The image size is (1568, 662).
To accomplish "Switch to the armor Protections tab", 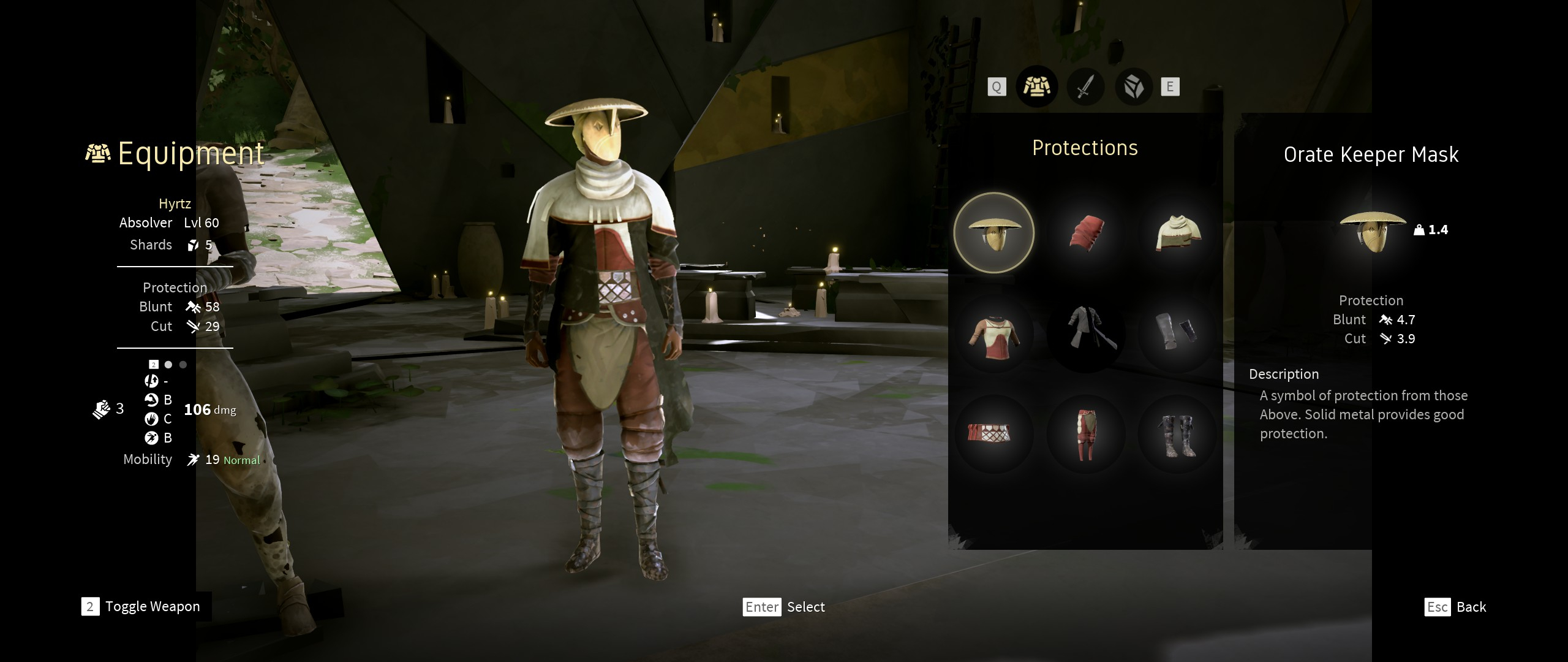I will (1036, 87).
